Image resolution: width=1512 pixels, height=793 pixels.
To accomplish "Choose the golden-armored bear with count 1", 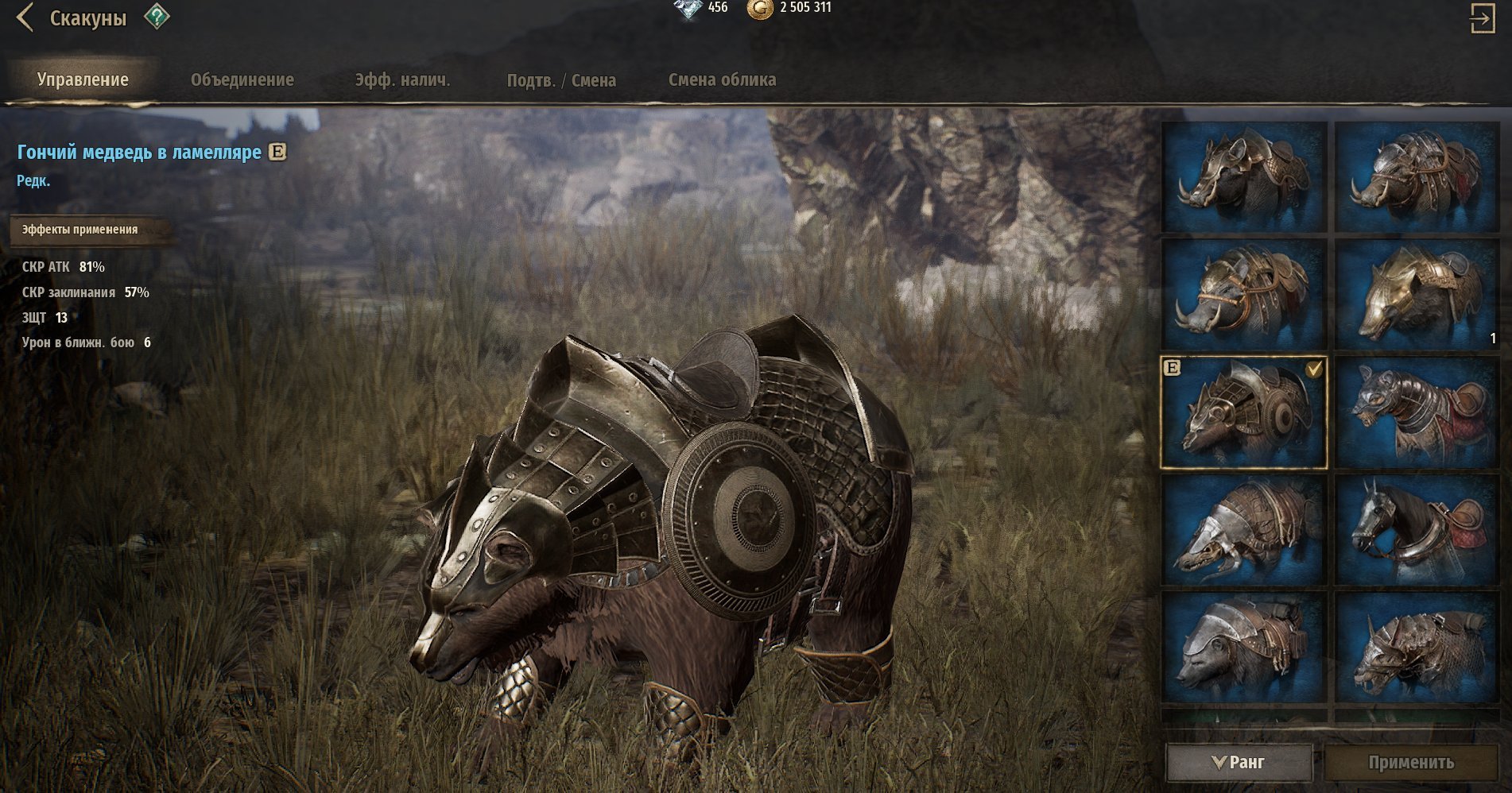I will coord(1417,295).
